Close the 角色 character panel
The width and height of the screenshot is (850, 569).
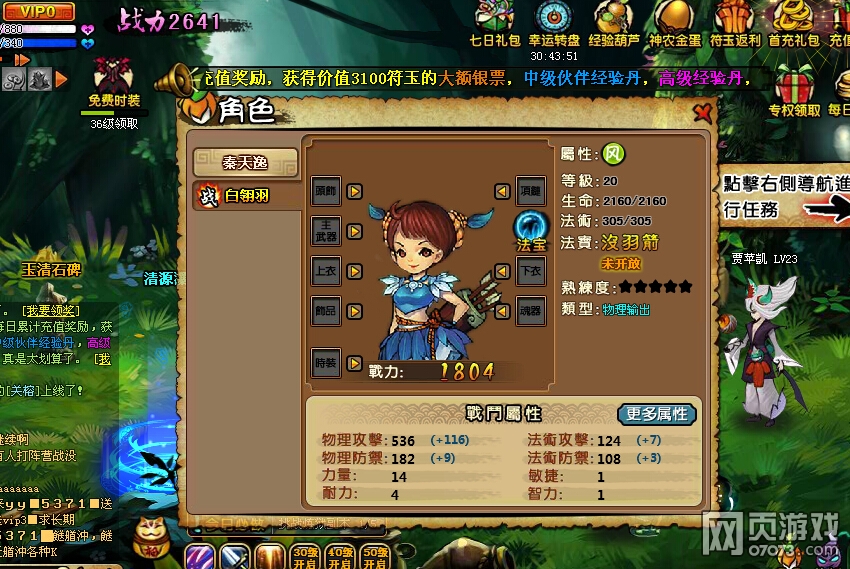pyautogui.click(x=703, y=111)
